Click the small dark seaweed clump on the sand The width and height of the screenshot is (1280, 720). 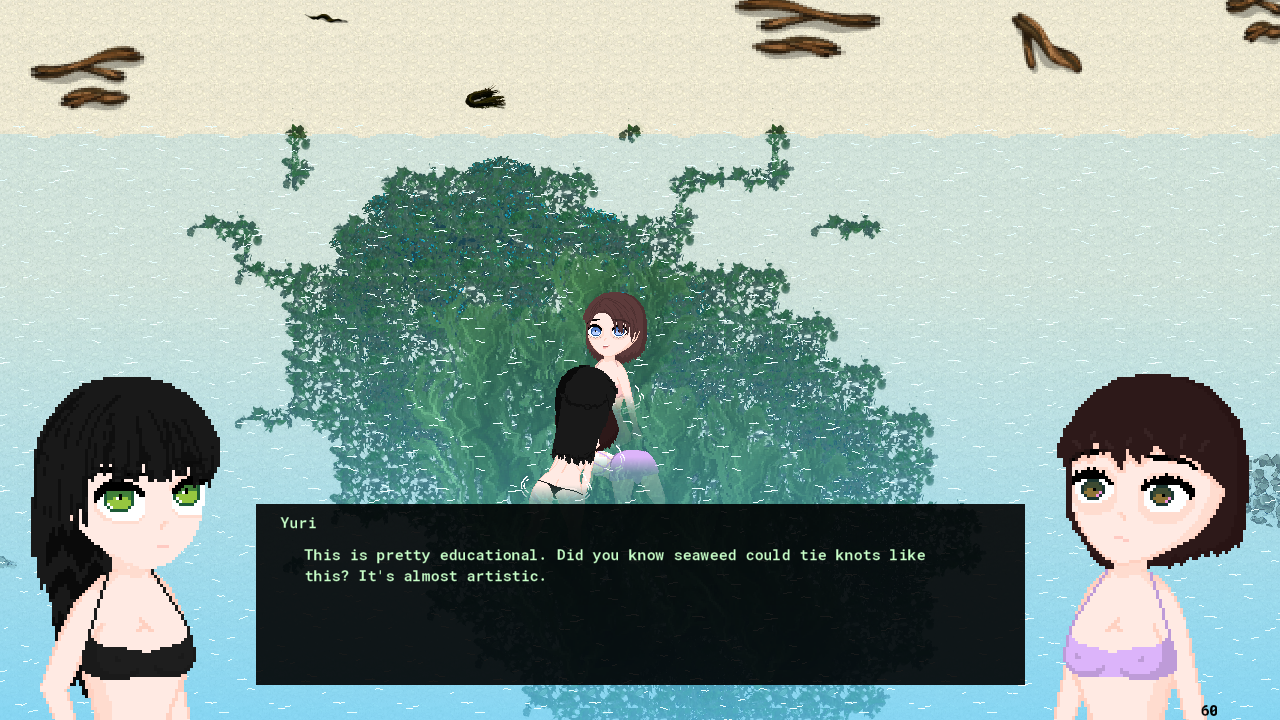(485, 97)
